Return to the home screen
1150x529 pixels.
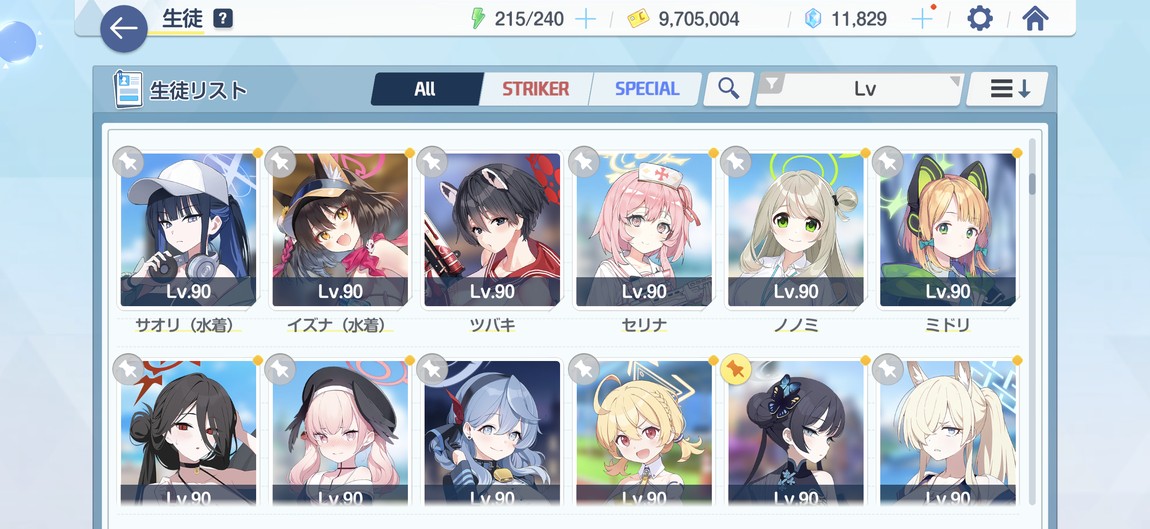pyautogui.click(x=1035, y=19)
